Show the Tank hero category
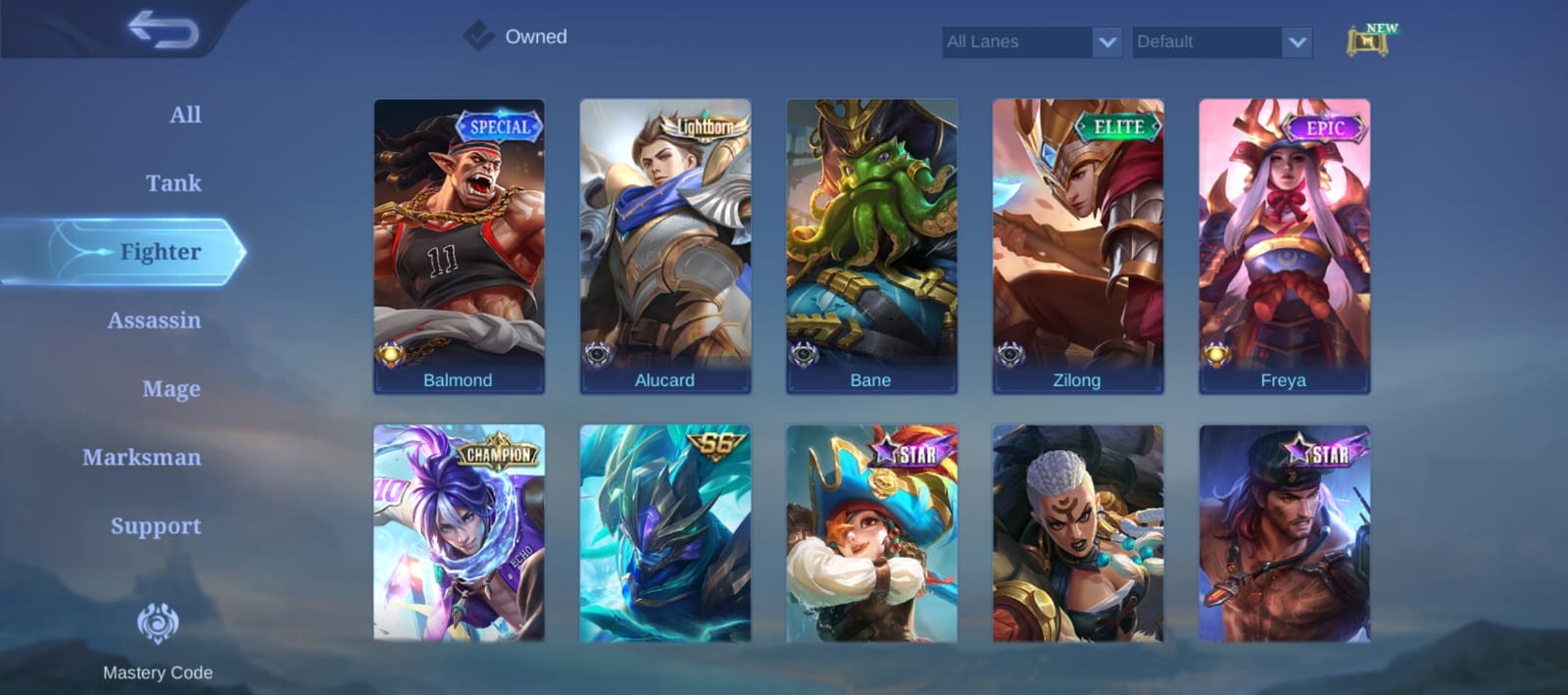The width and height of the screenshot is (1568, 695). [173, 183]
